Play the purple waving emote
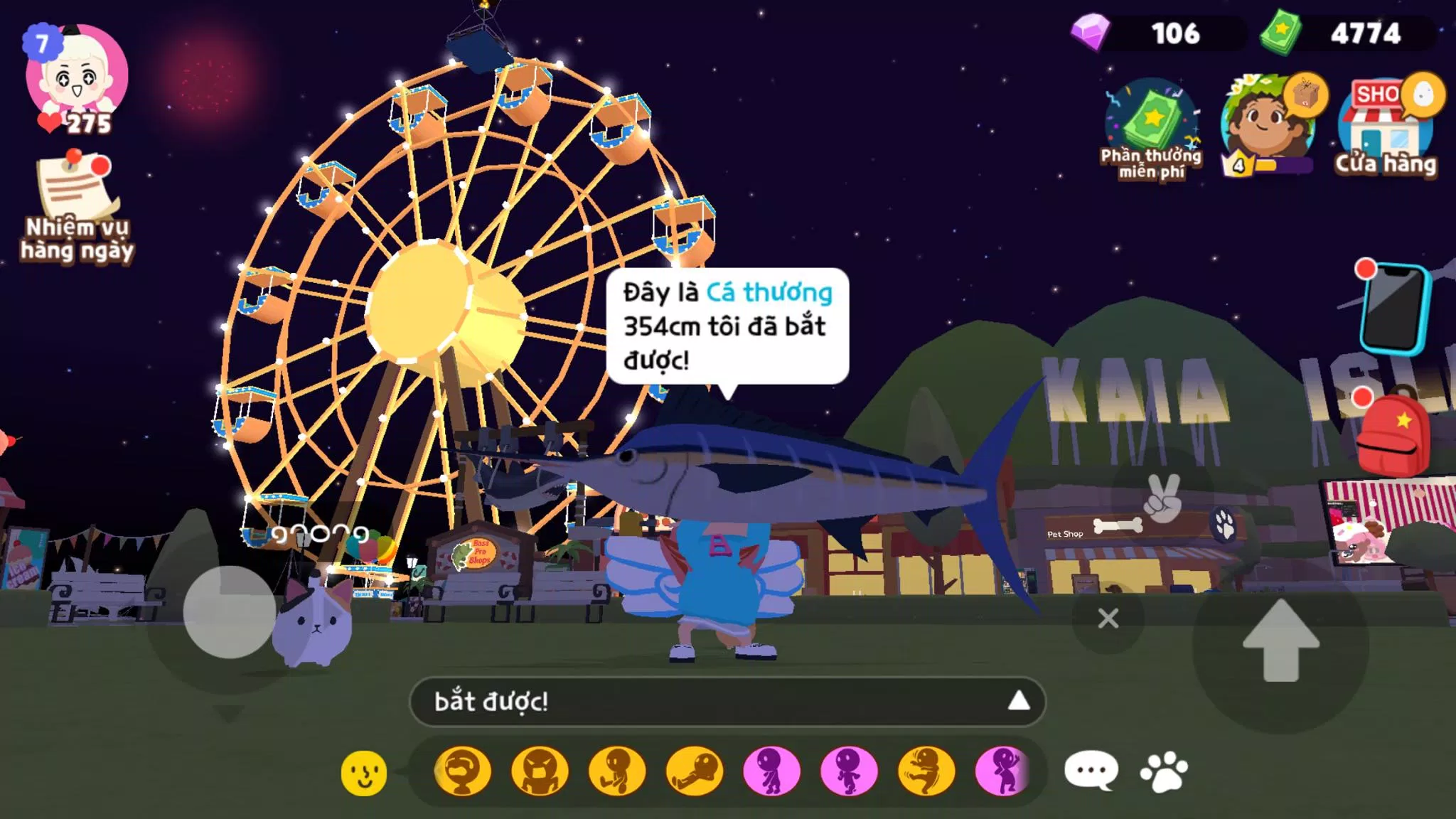Screen dimensions: 1456x819 pyautogui.click(x=1003, y=771)
